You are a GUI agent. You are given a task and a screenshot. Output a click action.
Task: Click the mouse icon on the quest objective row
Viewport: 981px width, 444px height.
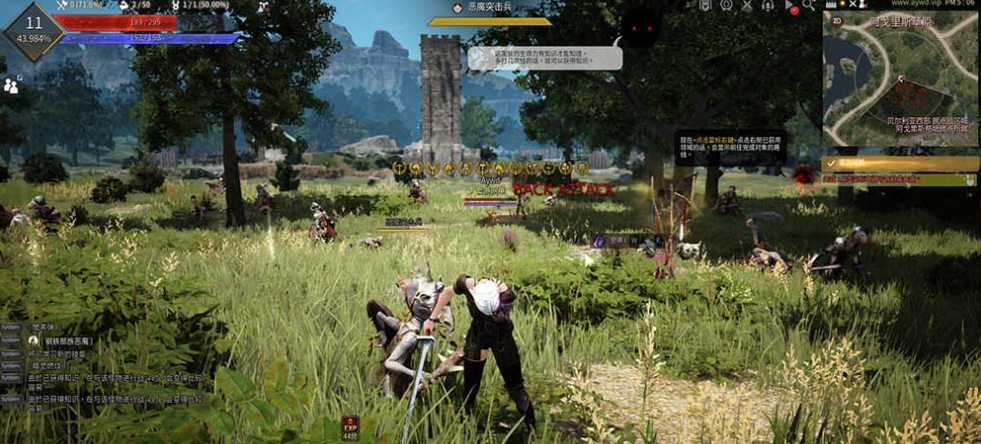pyautogui.click(x=970, y=180)
